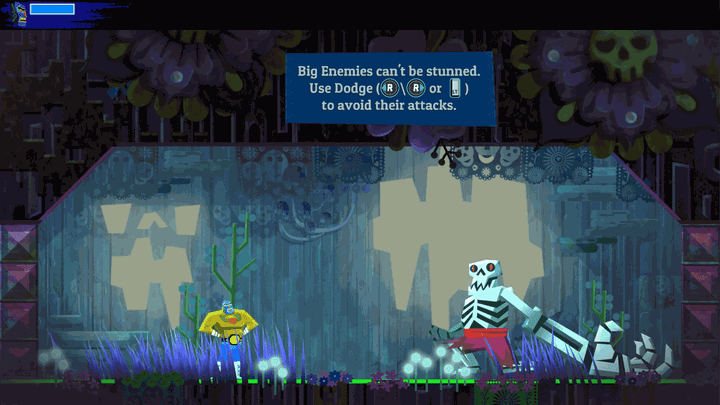720x405 pixels.
Task: Select the Big Enemies tutorial tip box
Action: pos(390,88)
